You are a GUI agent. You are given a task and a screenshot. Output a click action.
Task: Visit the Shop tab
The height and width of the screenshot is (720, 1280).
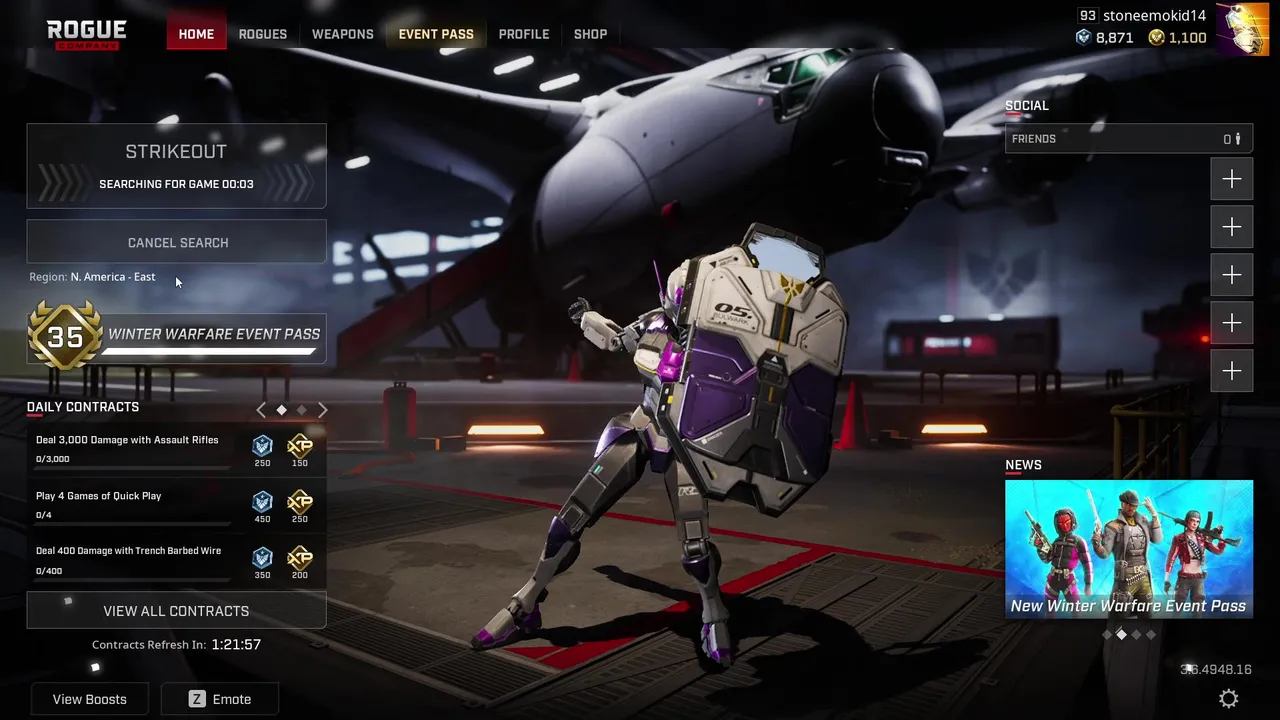(x=590, y=34)
